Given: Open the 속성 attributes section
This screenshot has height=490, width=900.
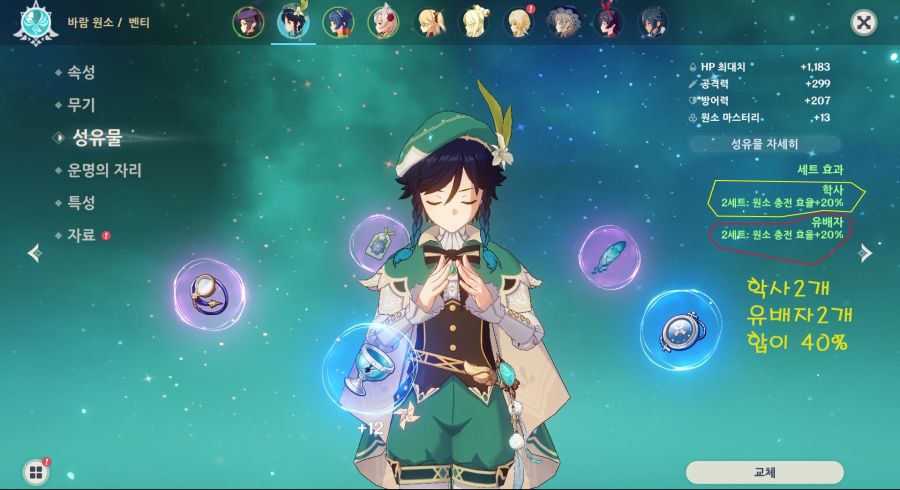Looking at the screenshot, I should tap(80, 71).
